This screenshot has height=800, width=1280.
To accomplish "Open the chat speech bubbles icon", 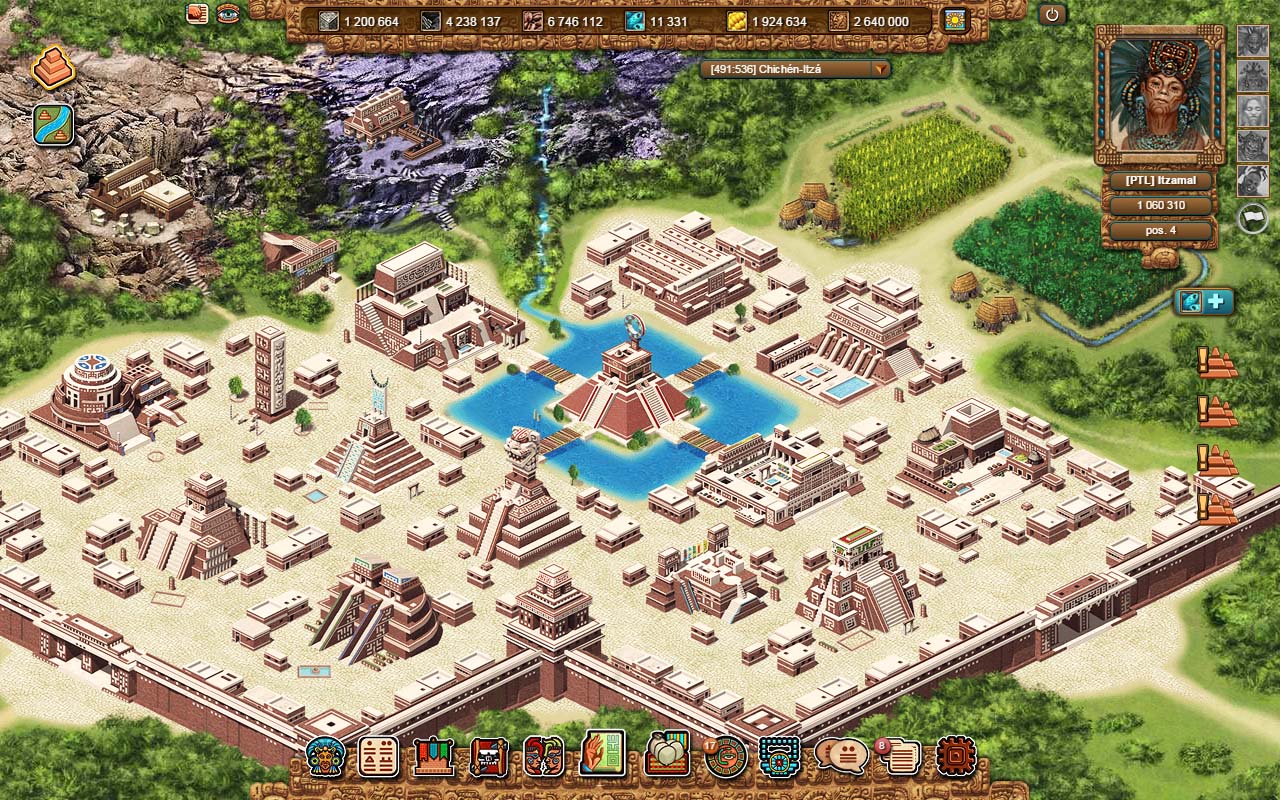I will (x=840, y=757).
